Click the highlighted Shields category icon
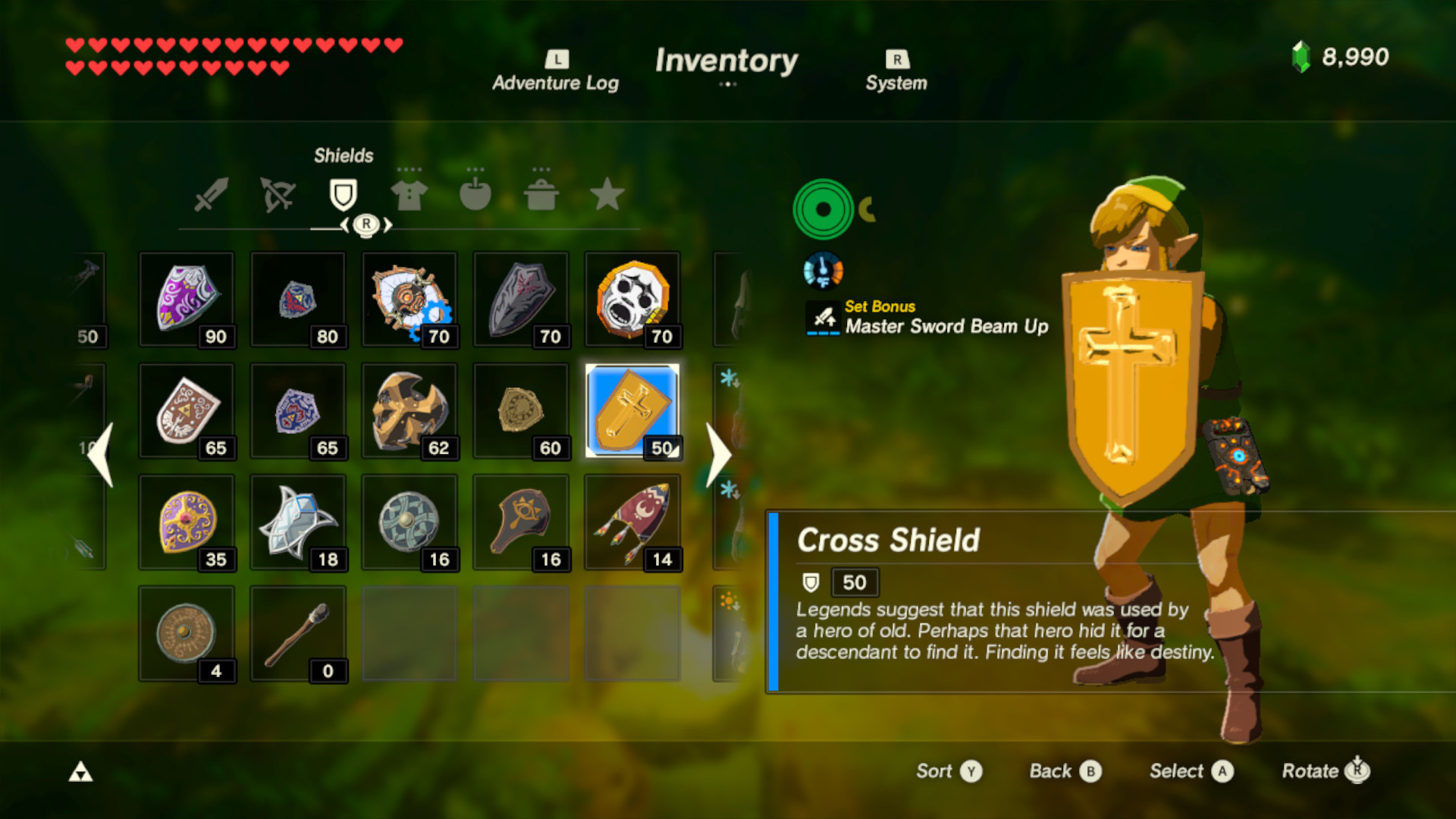1456x819 pixels. tap(344, 194)
